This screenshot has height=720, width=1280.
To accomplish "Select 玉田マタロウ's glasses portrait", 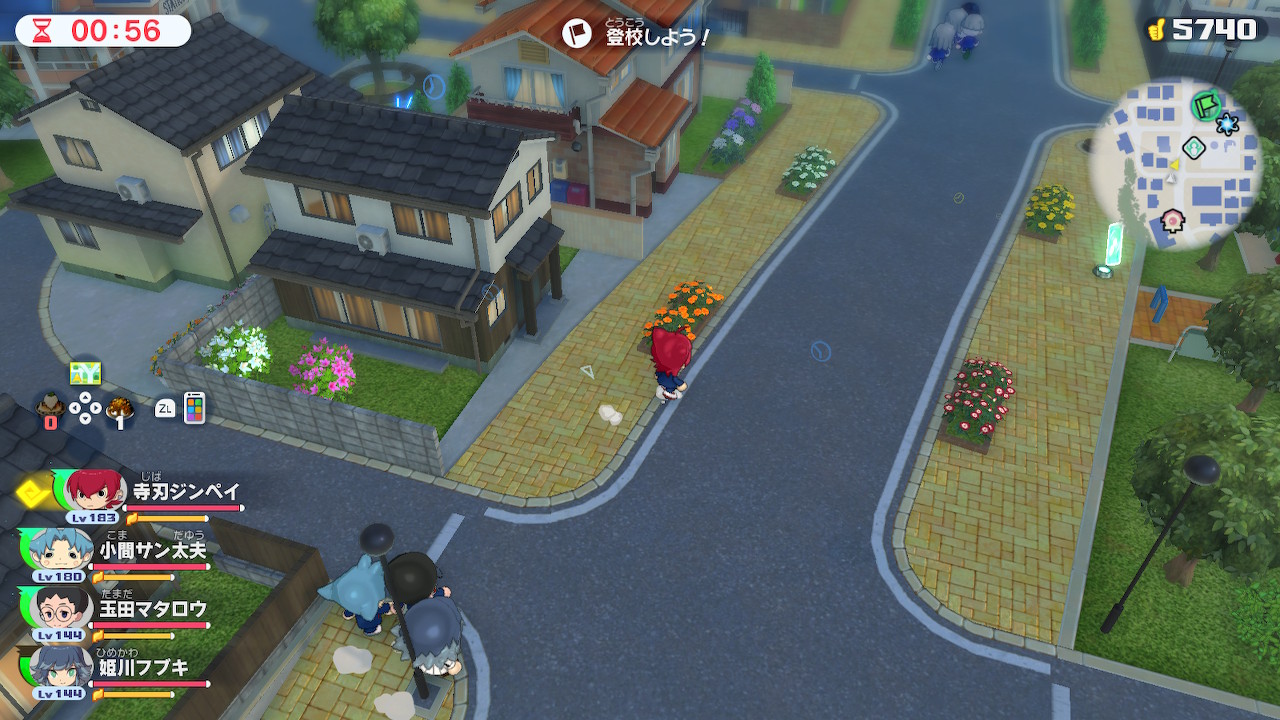I will point(62,607).
